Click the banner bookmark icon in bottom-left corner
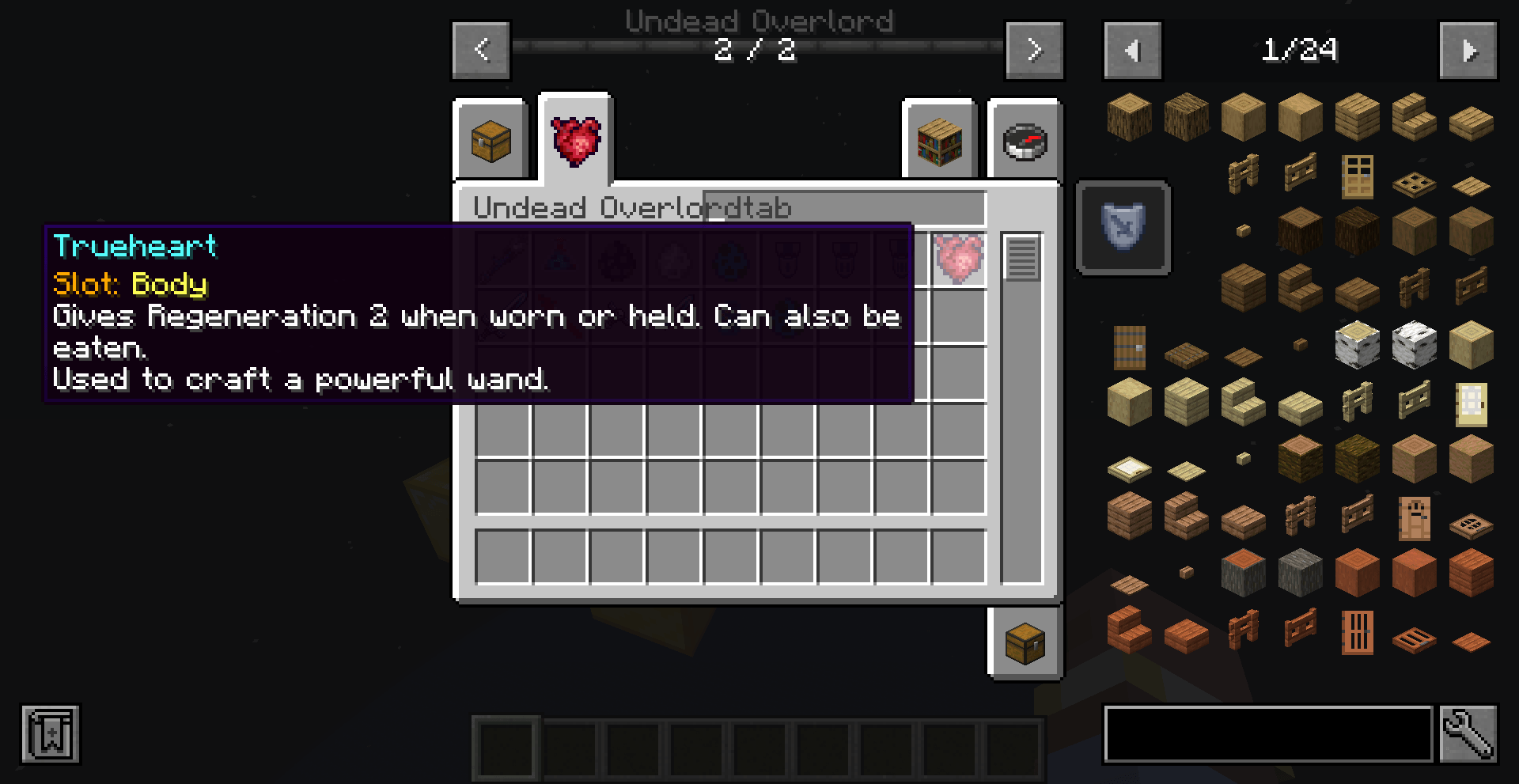This screenshot has height=784, width=1519. 49,734
